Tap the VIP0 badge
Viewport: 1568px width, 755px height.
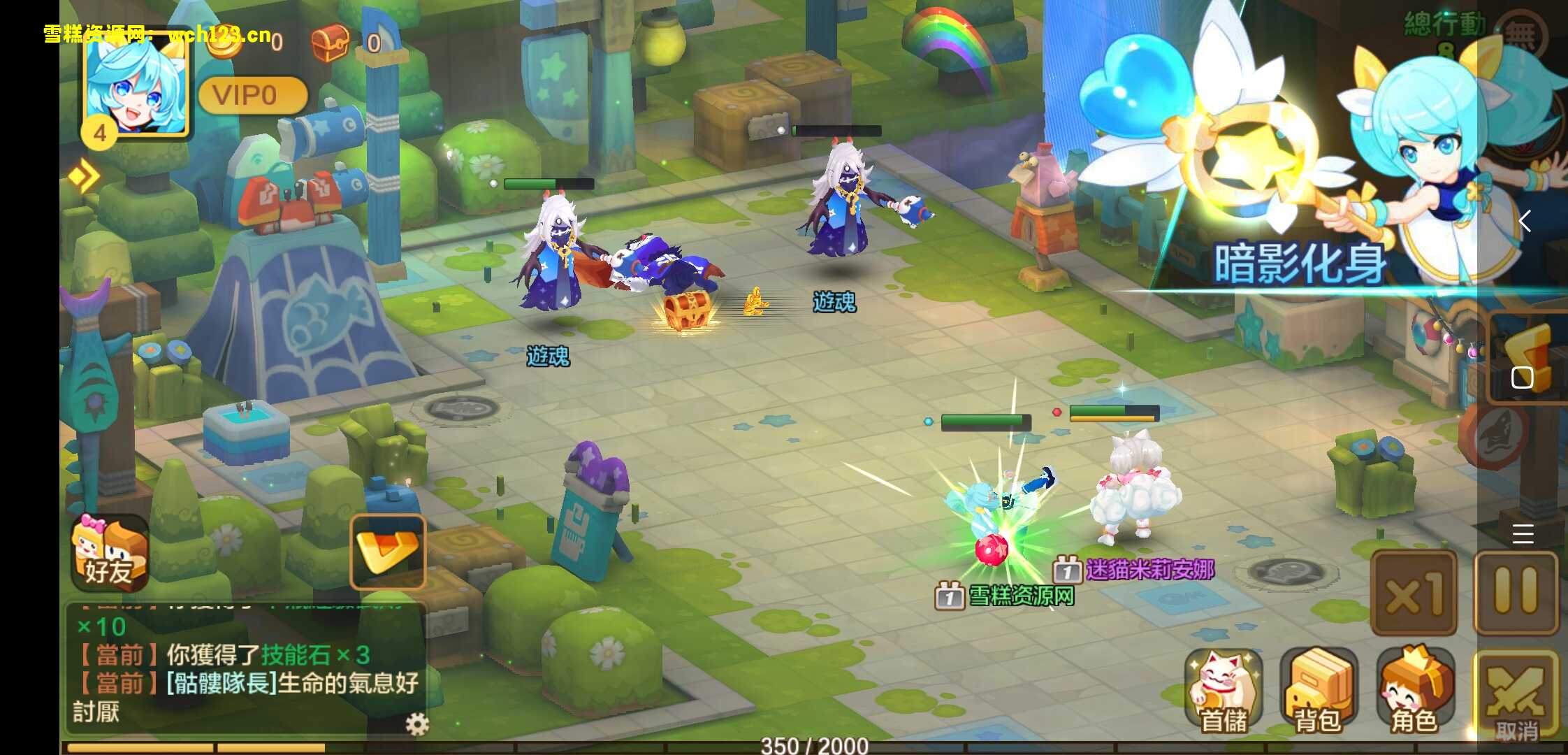(x=252, y=95)
